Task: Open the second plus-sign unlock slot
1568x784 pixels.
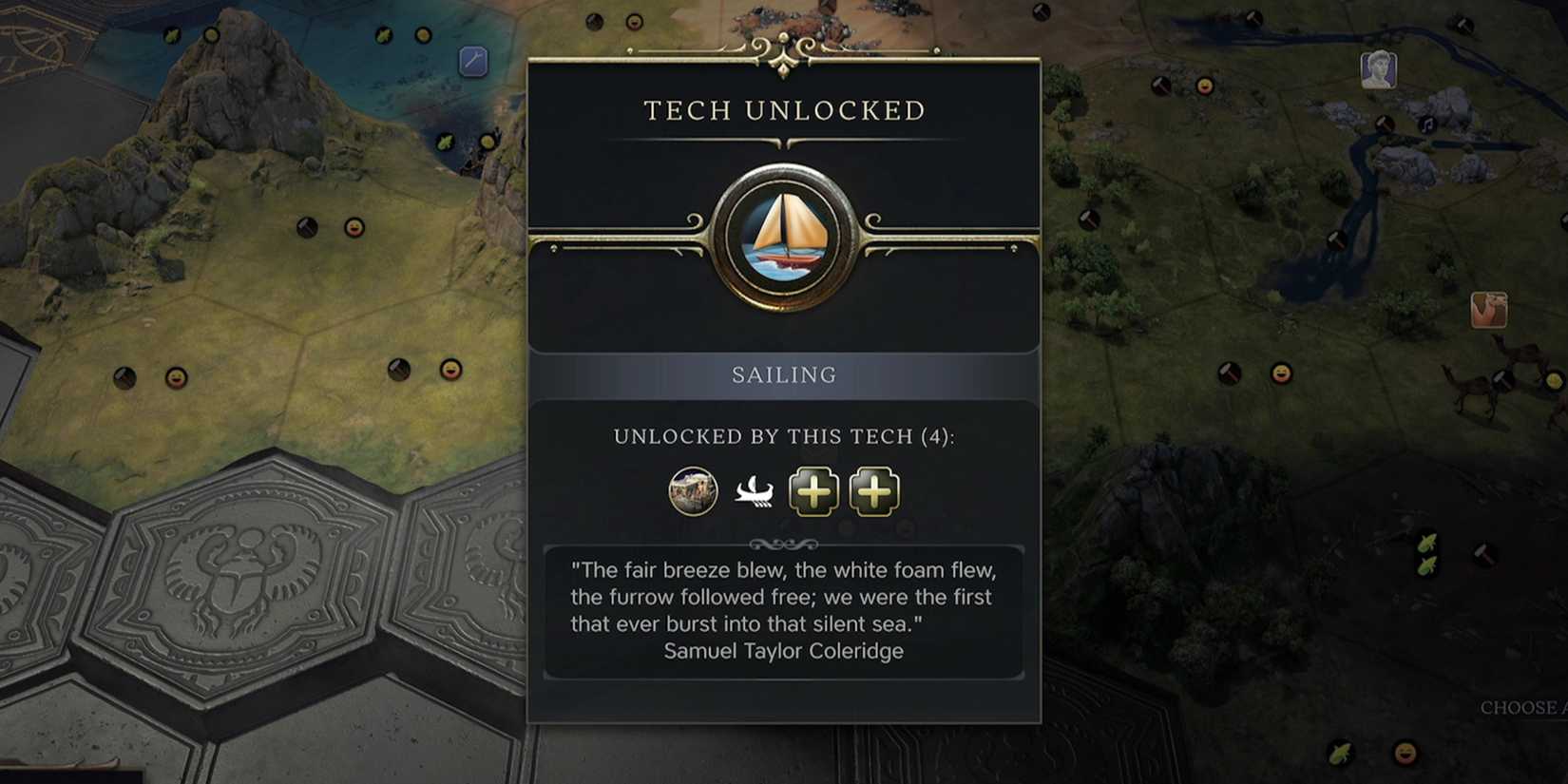Action: 872,491
